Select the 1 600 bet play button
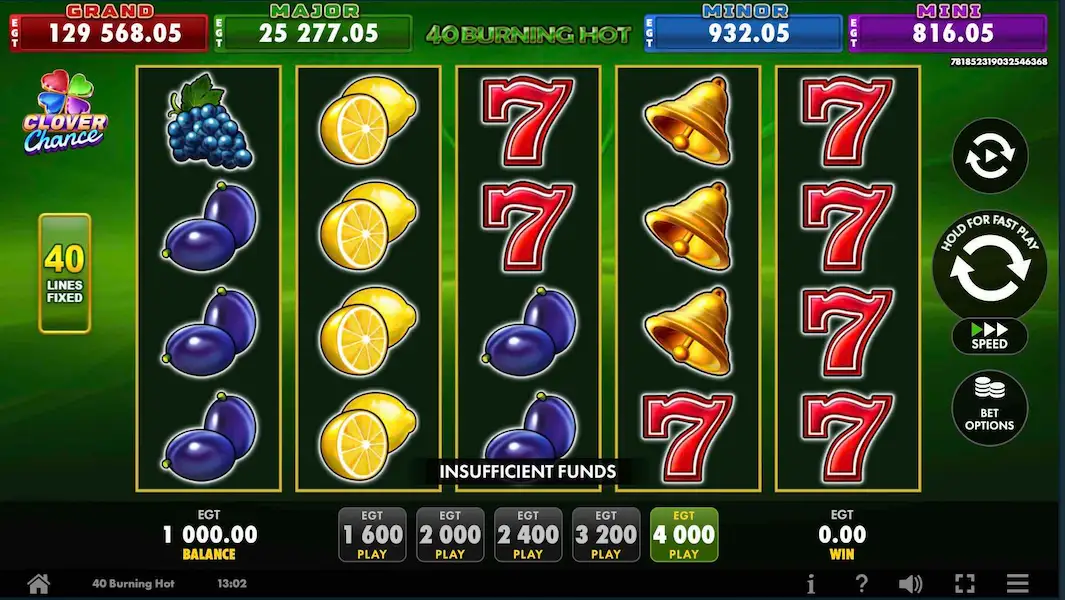 [x=372, y=535]
